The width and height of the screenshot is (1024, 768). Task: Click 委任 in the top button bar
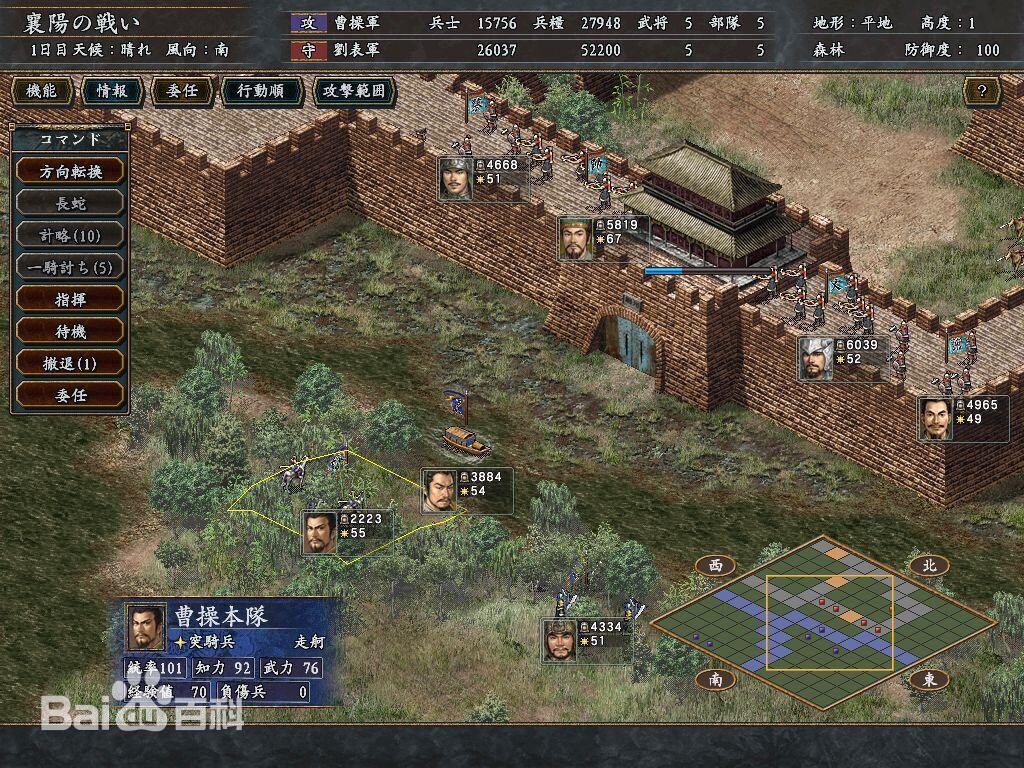(181, 92)
